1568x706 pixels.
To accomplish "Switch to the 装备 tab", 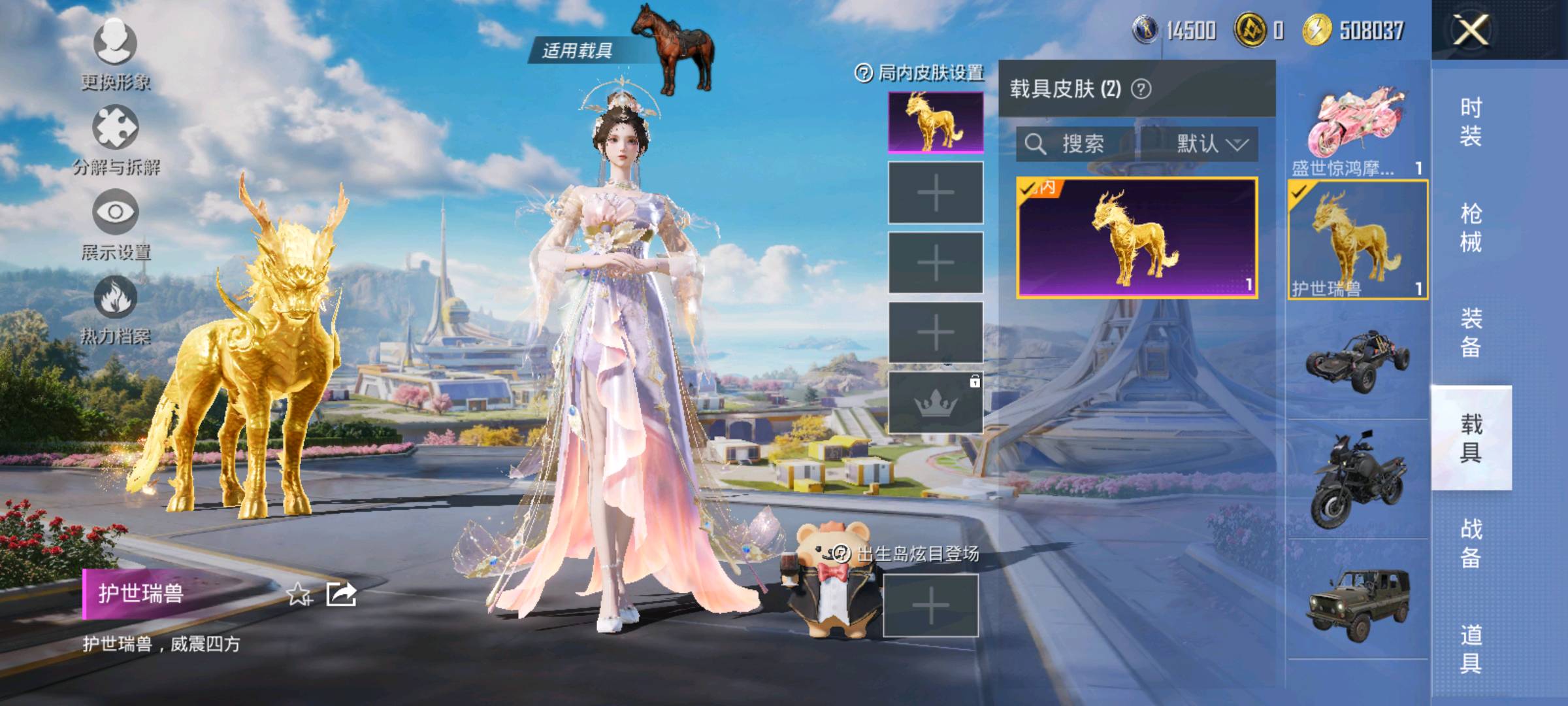I will point(1471,333).
